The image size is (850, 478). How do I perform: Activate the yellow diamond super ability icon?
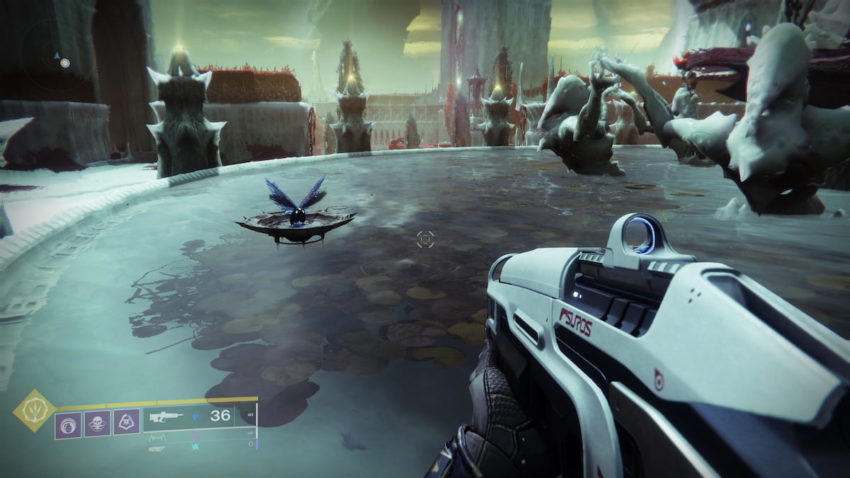coord(34,410)
